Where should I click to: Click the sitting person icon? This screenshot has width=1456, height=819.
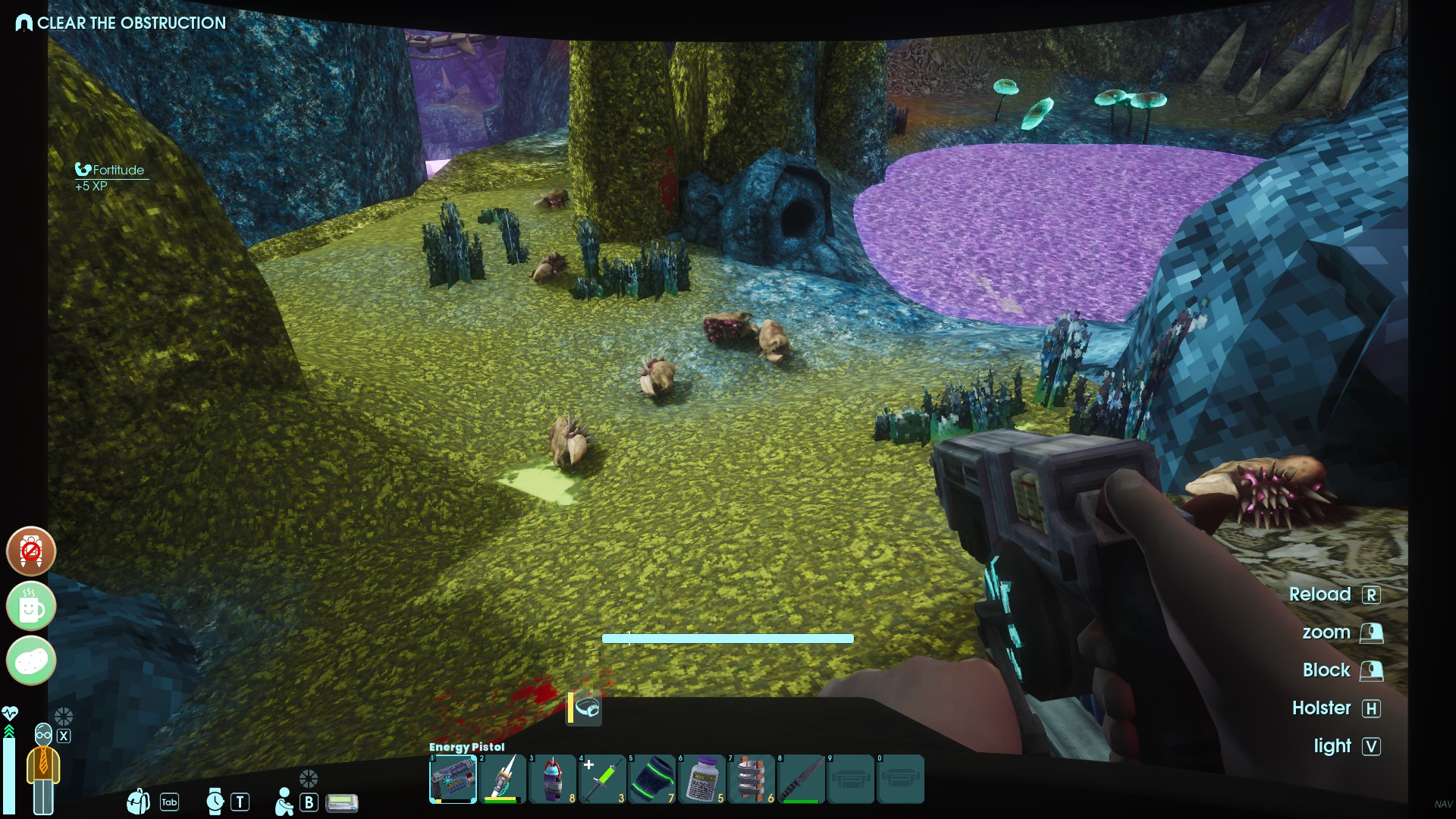pyautogui.click(x=284, y=802)
